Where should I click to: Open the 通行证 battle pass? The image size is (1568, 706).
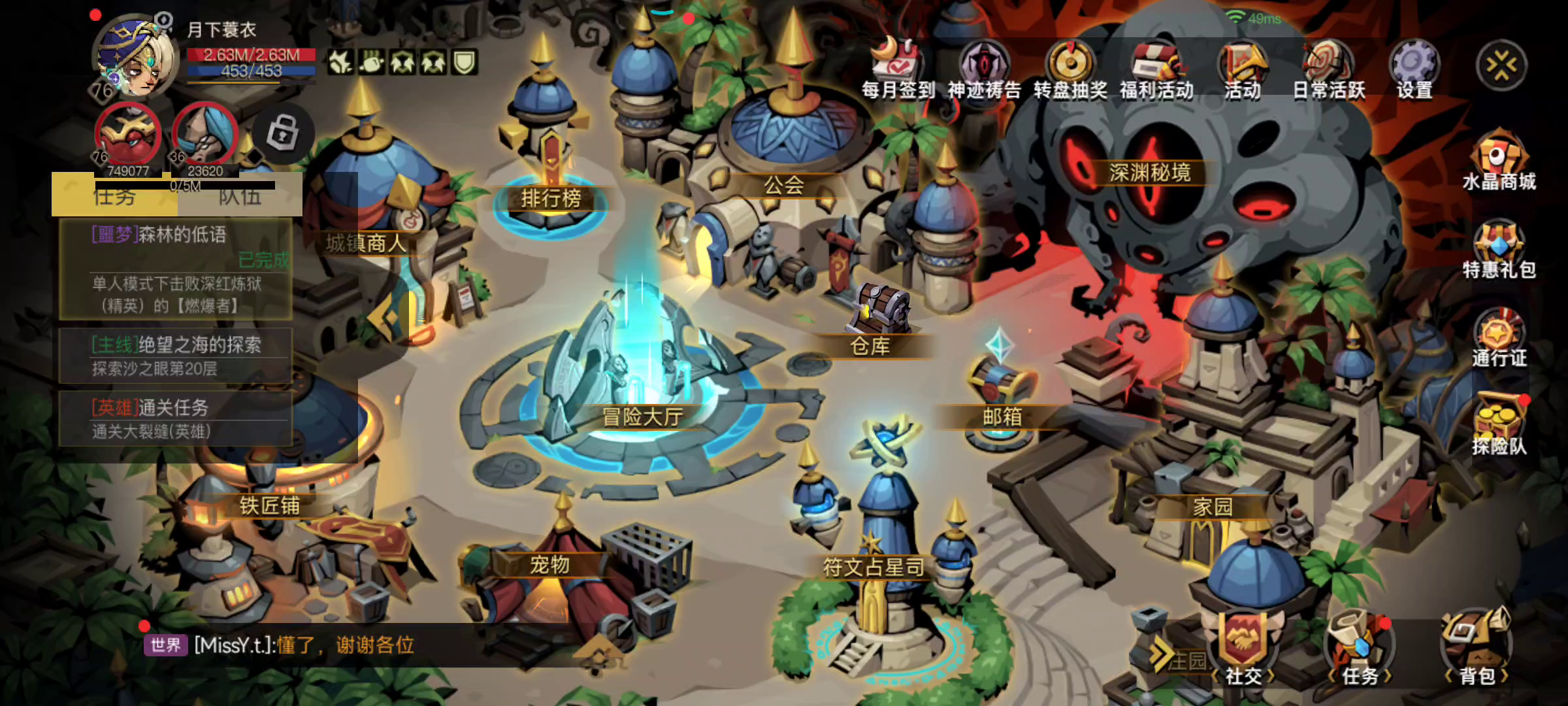click(1499, 337)
